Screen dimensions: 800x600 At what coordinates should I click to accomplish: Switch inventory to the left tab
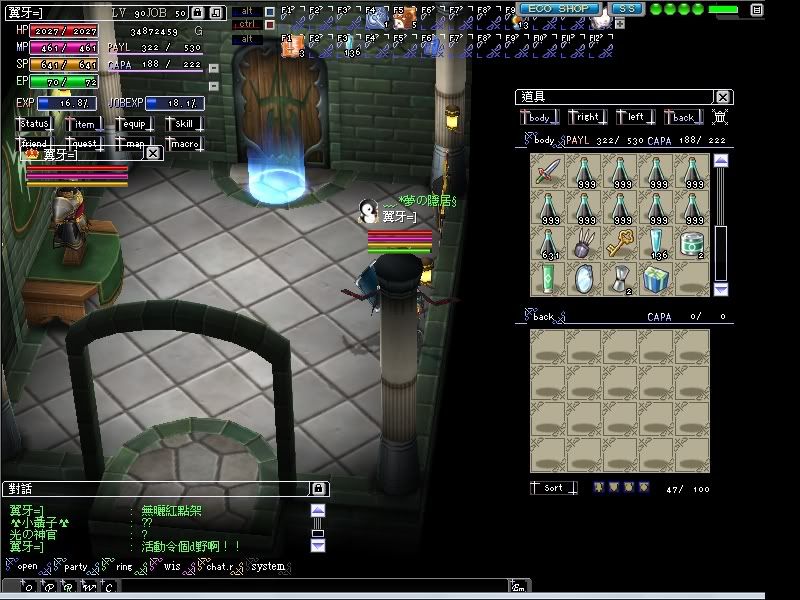coord(635,118)
